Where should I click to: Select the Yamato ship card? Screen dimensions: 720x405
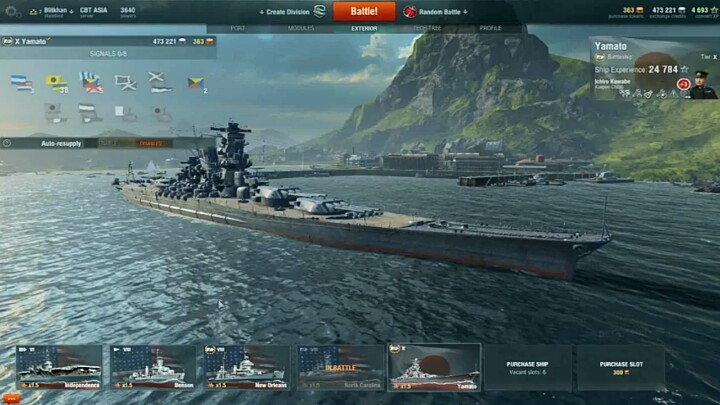434,367
